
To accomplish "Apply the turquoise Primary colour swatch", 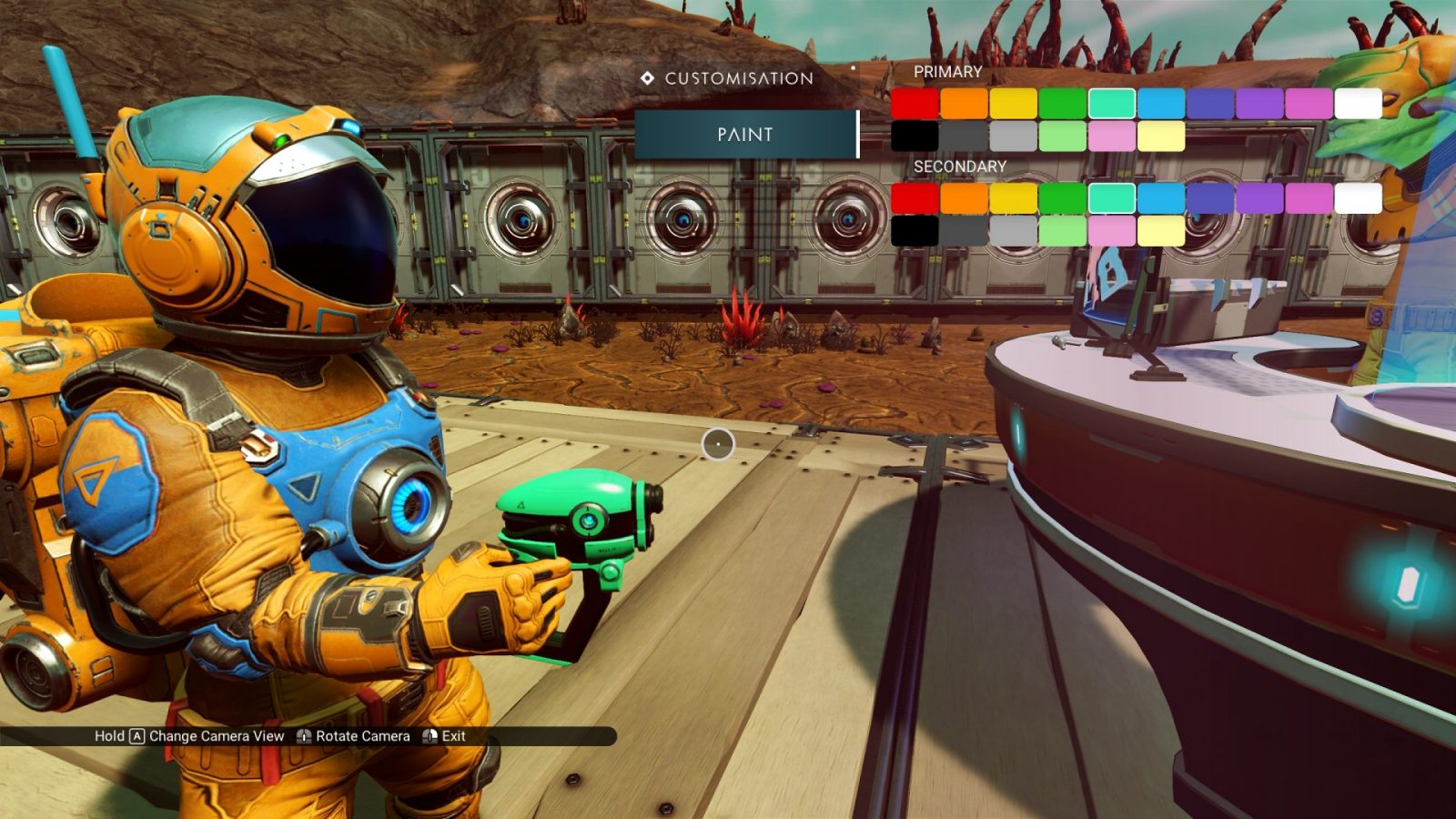I will [1111, 104].
